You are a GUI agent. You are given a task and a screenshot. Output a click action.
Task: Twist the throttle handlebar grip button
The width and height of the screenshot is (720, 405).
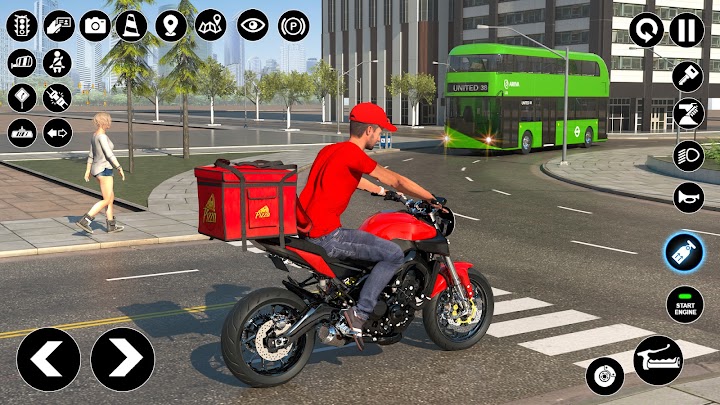[658, 360]
